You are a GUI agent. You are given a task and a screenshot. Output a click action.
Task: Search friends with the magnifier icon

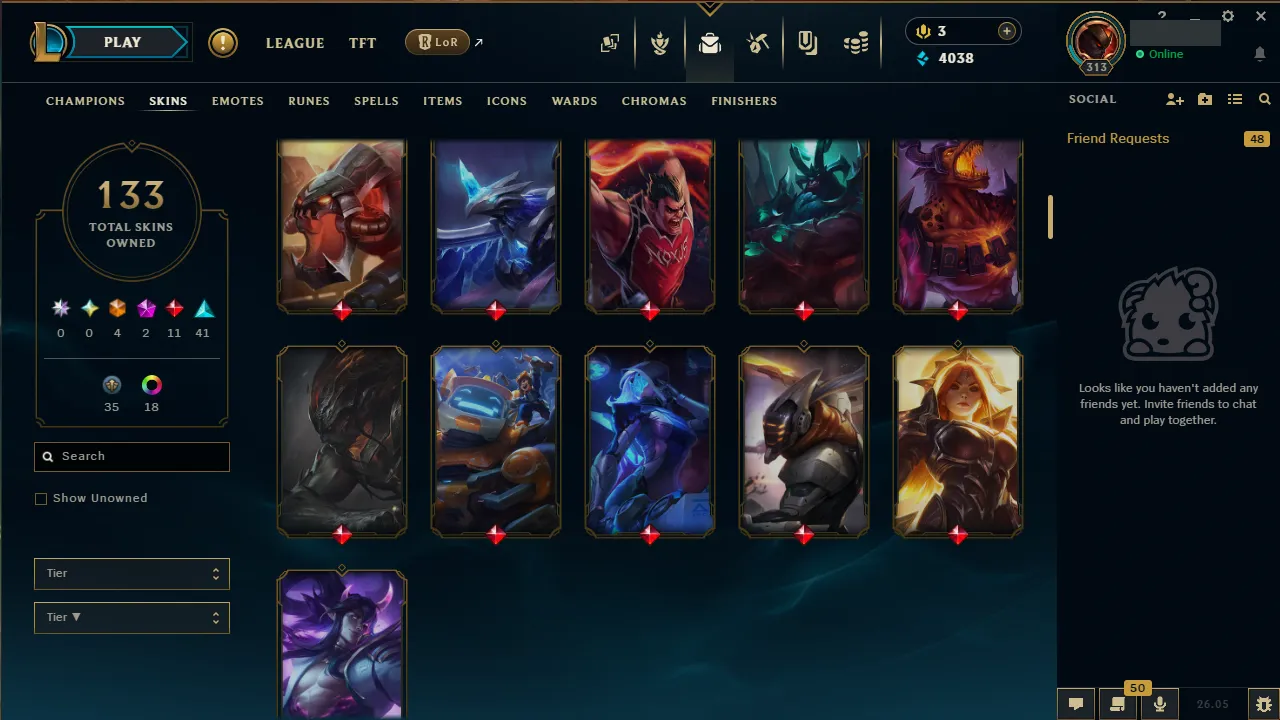[1264, 99]
